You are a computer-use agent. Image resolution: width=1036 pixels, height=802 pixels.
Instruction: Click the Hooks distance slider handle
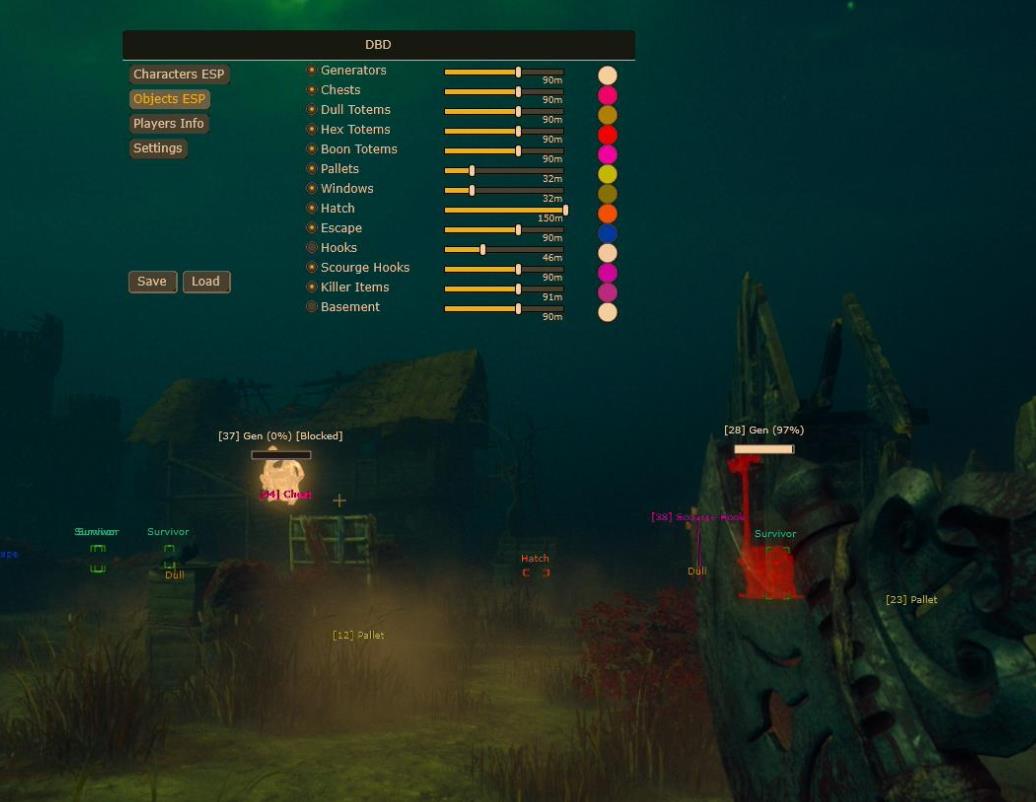pos(483,249)
